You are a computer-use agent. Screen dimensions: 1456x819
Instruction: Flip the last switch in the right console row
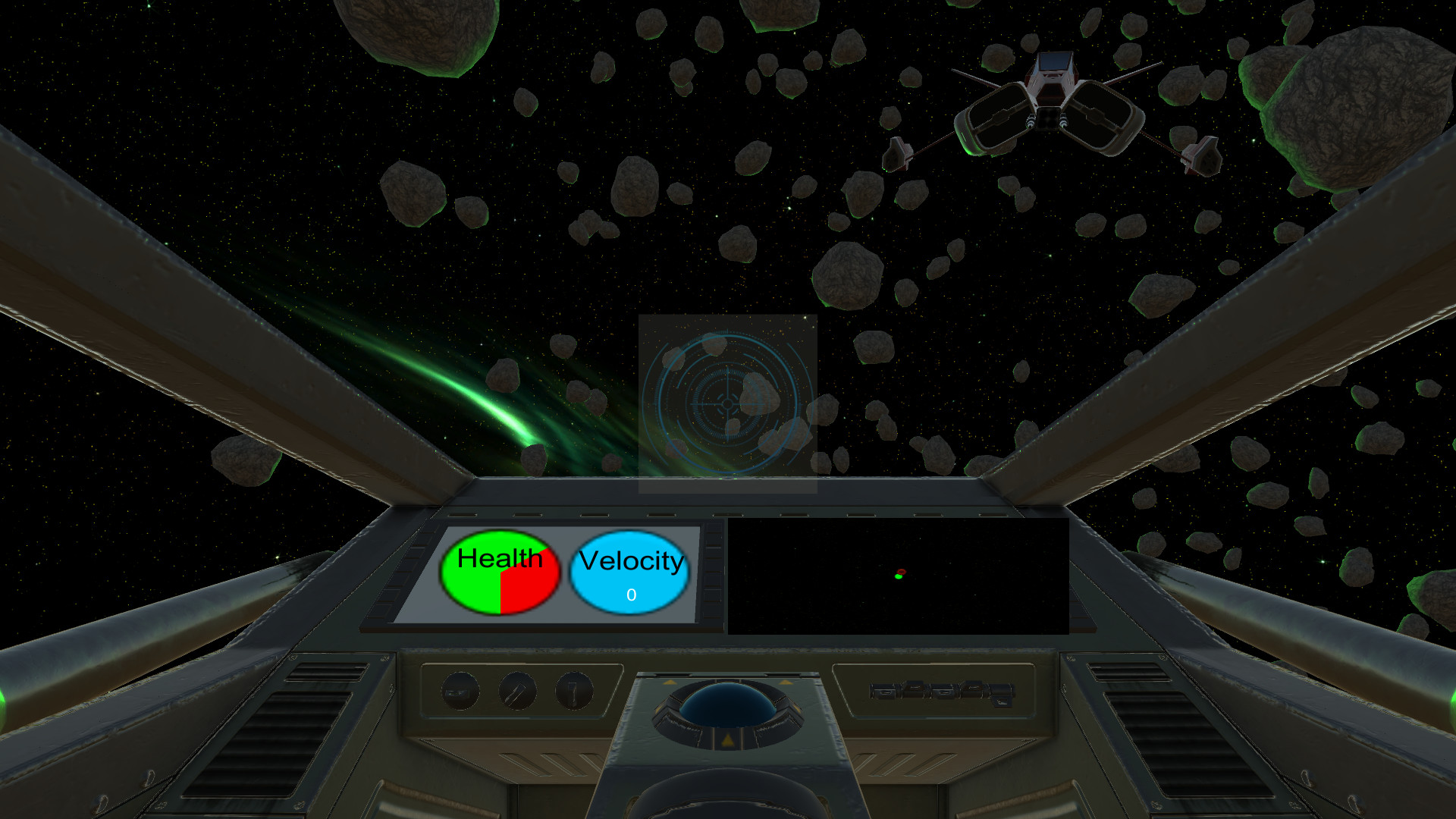pyautogui.click(x=1001, y=696)
